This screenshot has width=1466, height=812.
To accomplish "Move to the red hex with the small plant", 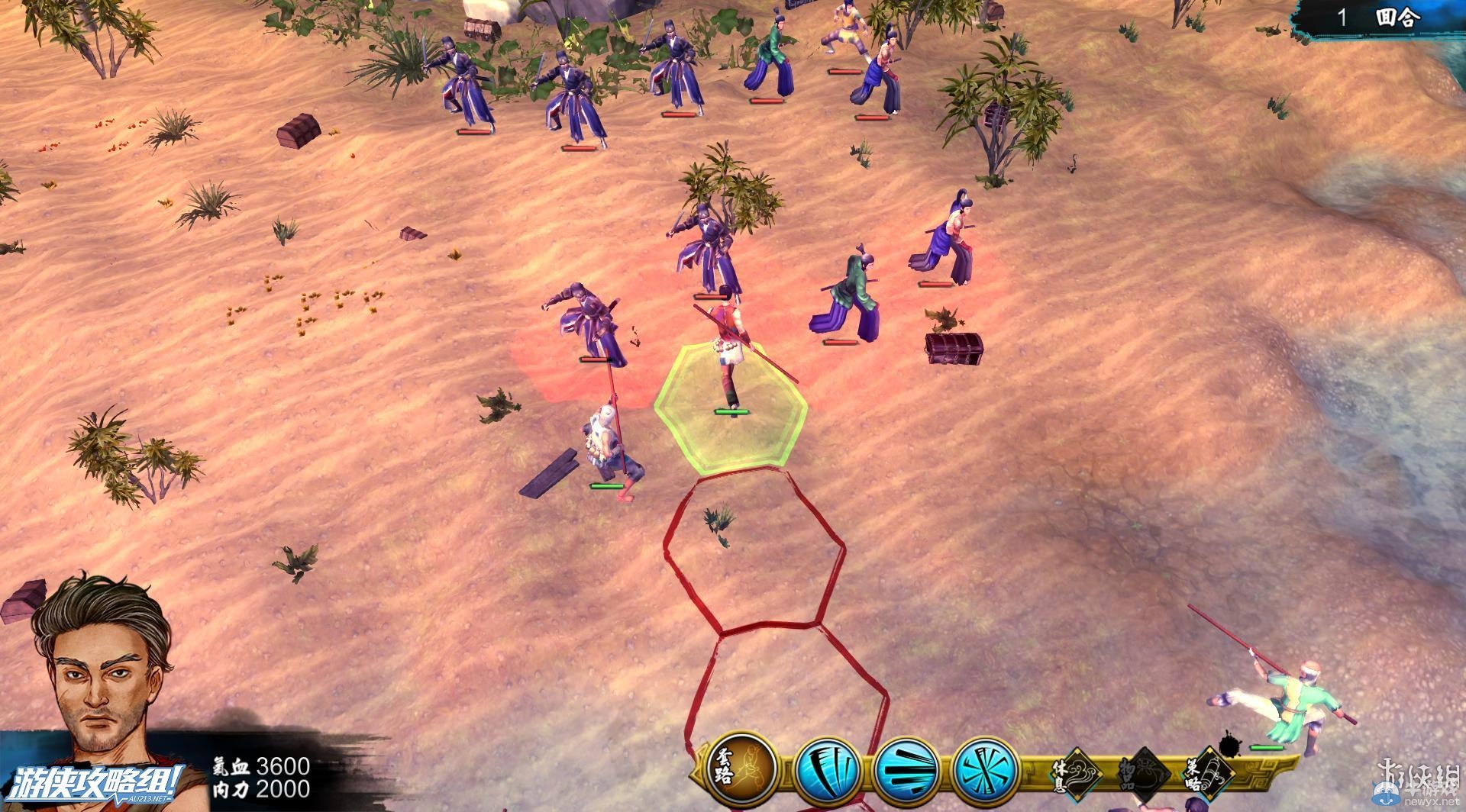I will (754, 551).
